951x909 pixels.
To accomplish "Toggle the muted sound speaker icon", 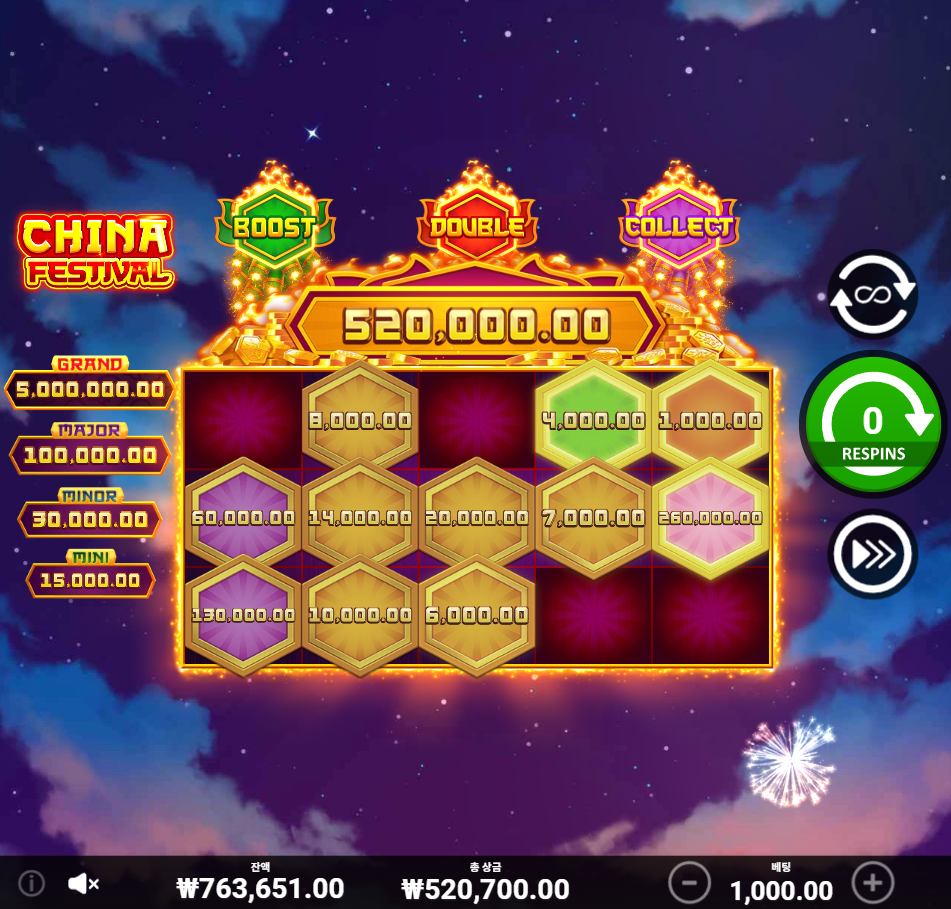I will point(83,883).
